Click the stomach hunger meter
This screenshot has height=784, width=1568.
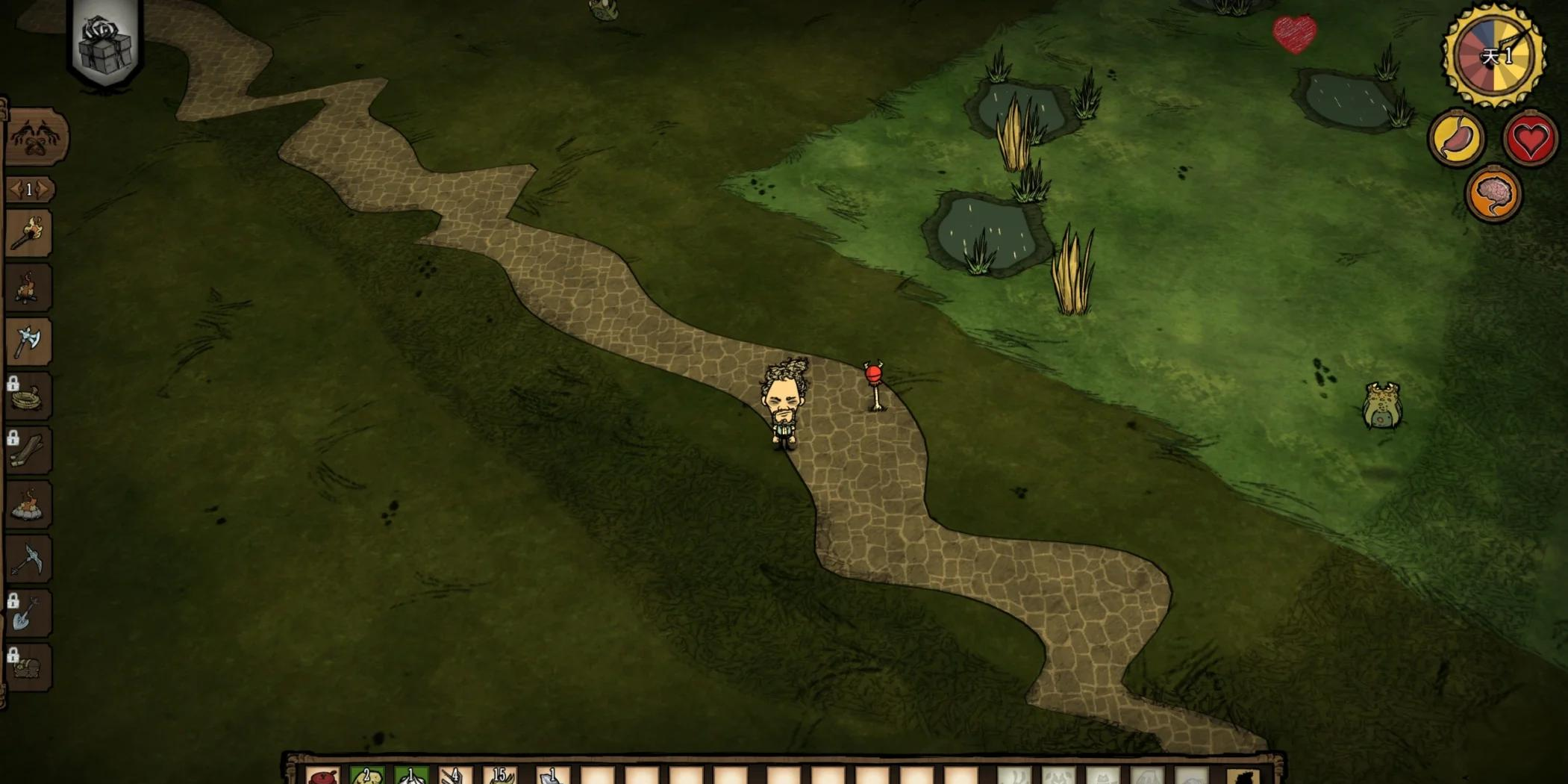pyautogui.click(x=1456, y=139)
